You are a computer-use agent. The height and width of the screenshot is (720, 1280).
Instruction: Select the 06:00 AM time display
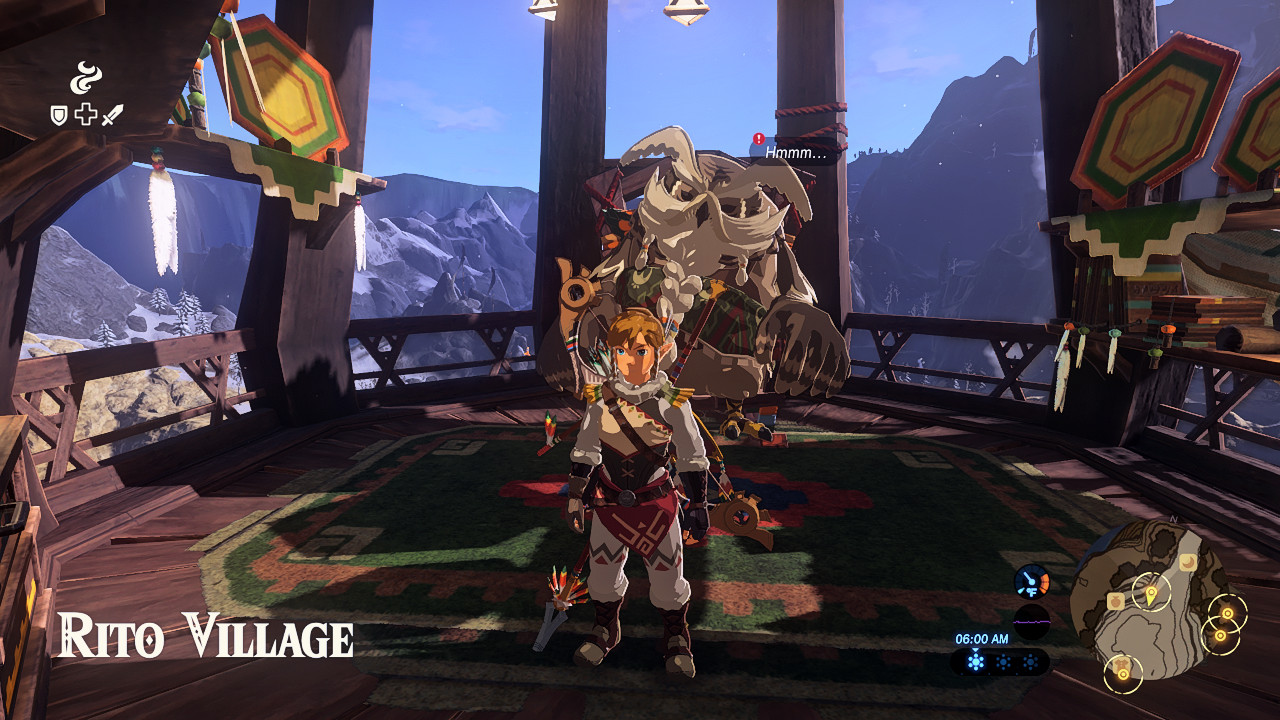click(980, 639)
